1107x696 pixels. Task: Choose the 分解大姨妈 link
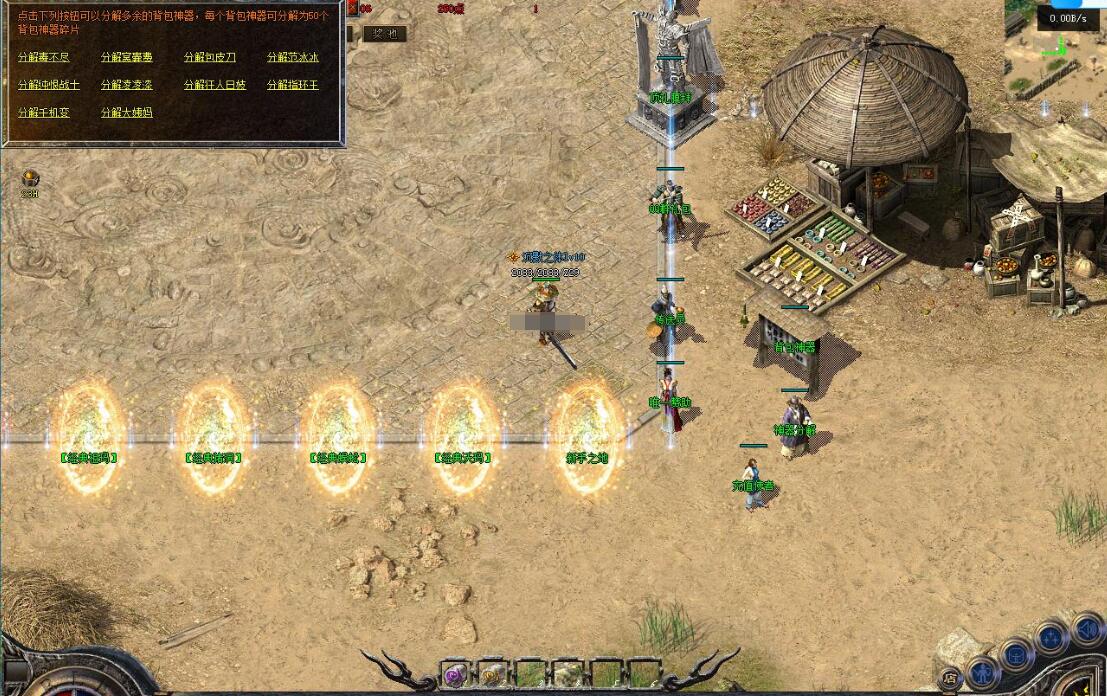coord(127,113)
